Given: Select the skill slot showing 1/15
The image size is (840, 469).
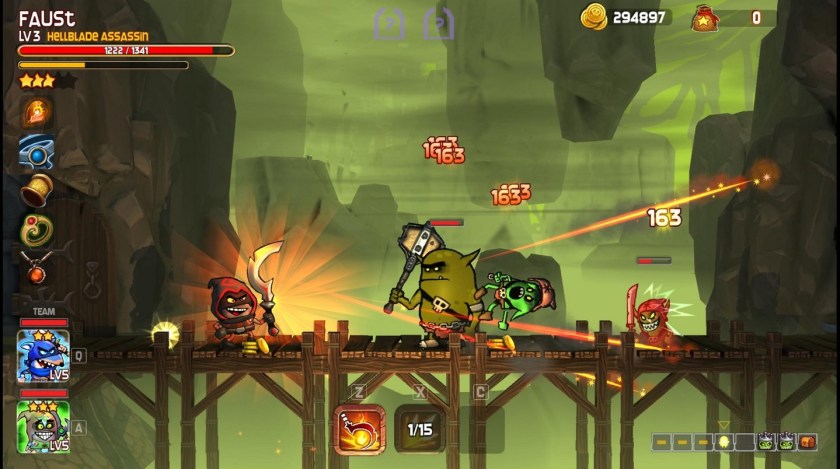Looking at the screenshot, I should [420, 429].
